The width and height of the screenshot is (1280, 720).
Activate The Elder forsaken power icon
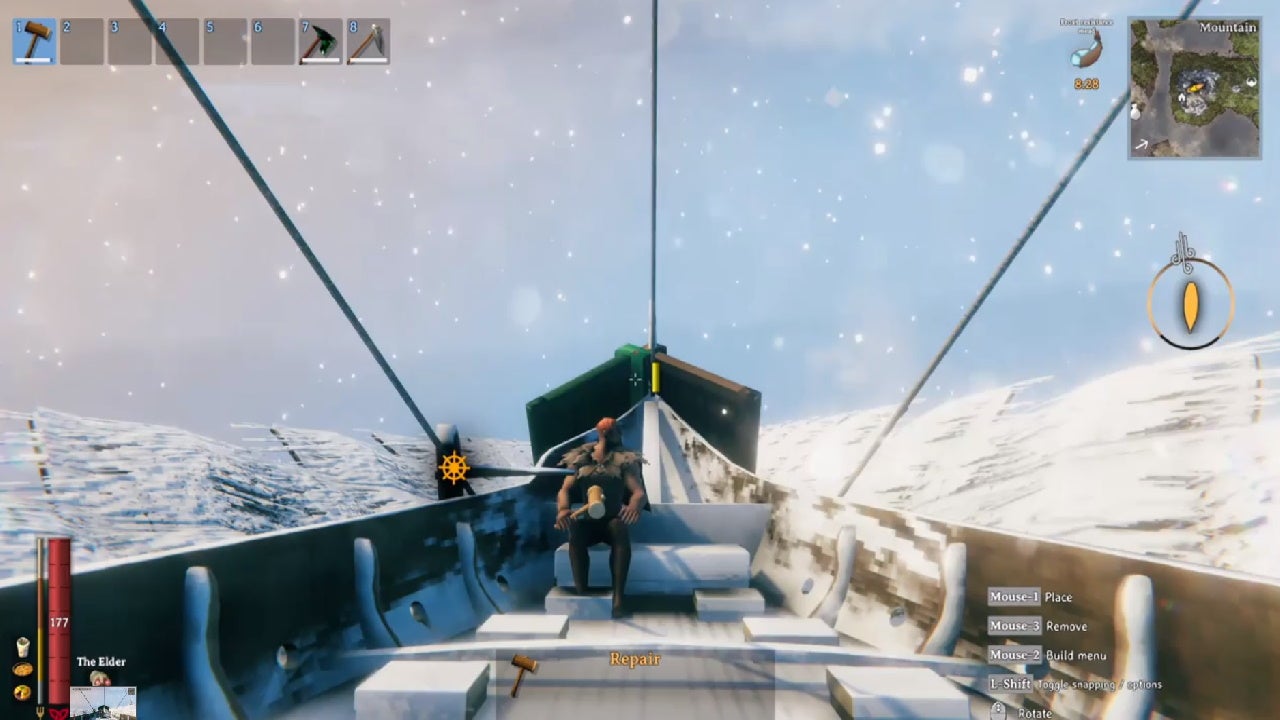pos(99,678)
